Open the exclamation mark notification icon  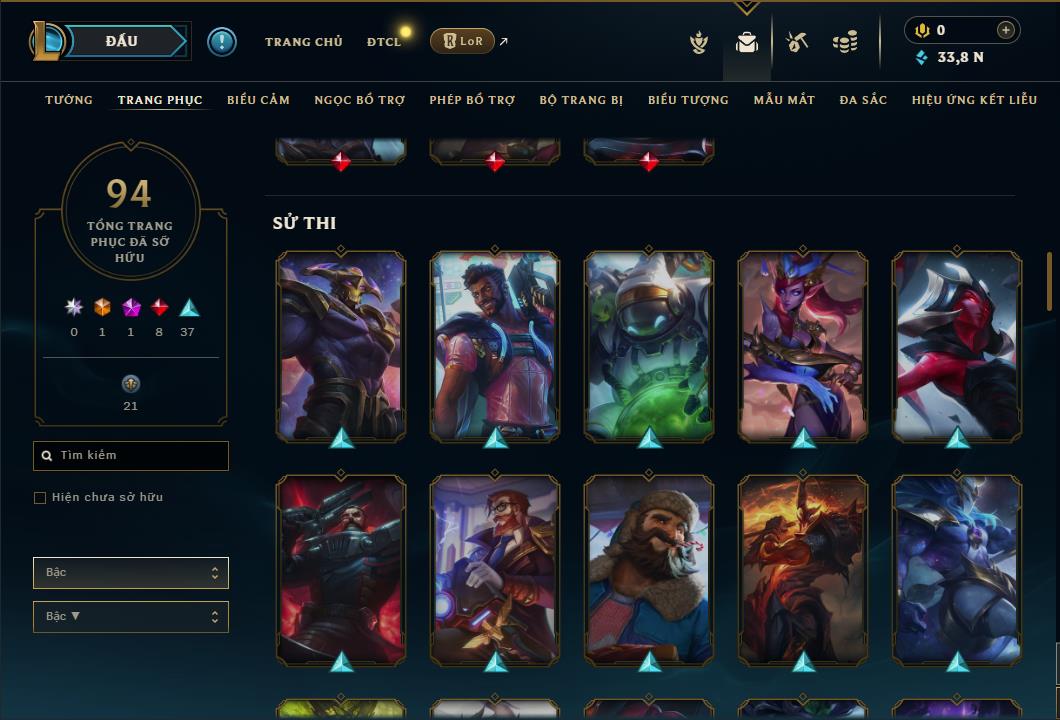tap(222, 42)
